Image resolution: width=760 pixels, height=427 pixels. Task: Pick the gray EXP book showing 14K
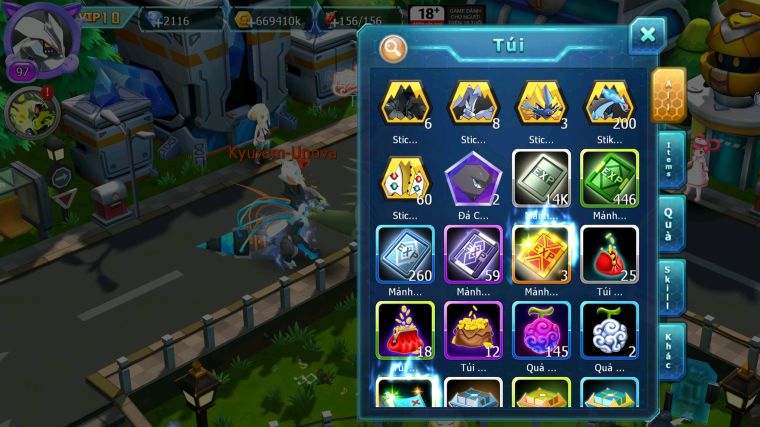pyautogui.click(x=541, y=178)
